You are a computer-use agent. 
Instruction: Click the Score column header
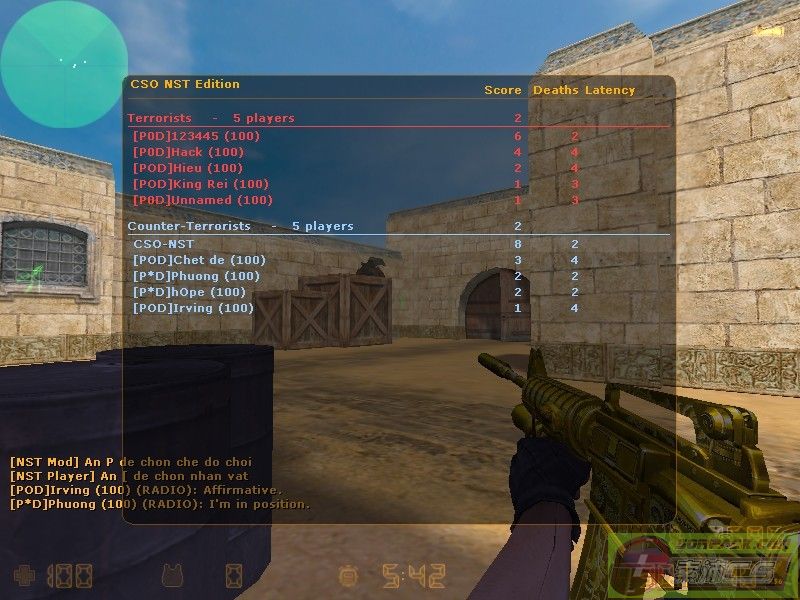coord(503,90)
